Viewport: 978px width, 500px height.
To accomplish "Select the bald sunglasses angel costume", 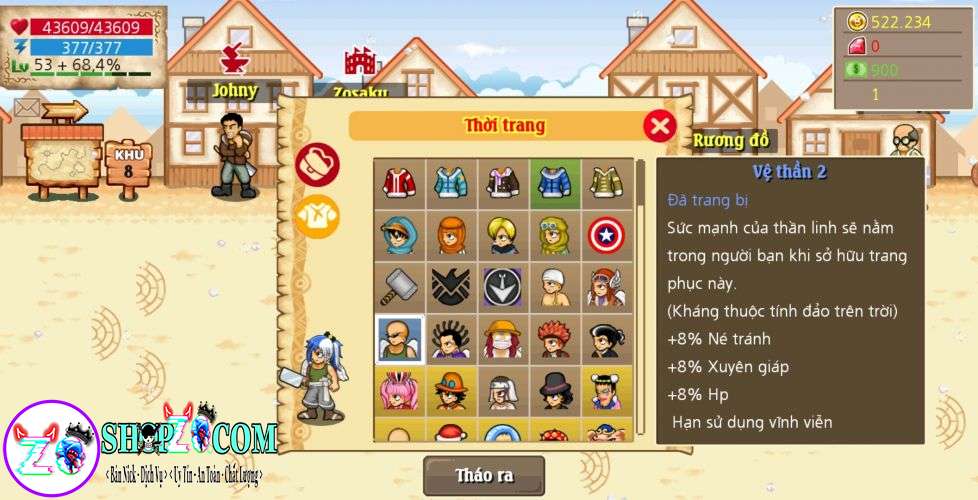I will pyautogui.click(x=399, y=339).
